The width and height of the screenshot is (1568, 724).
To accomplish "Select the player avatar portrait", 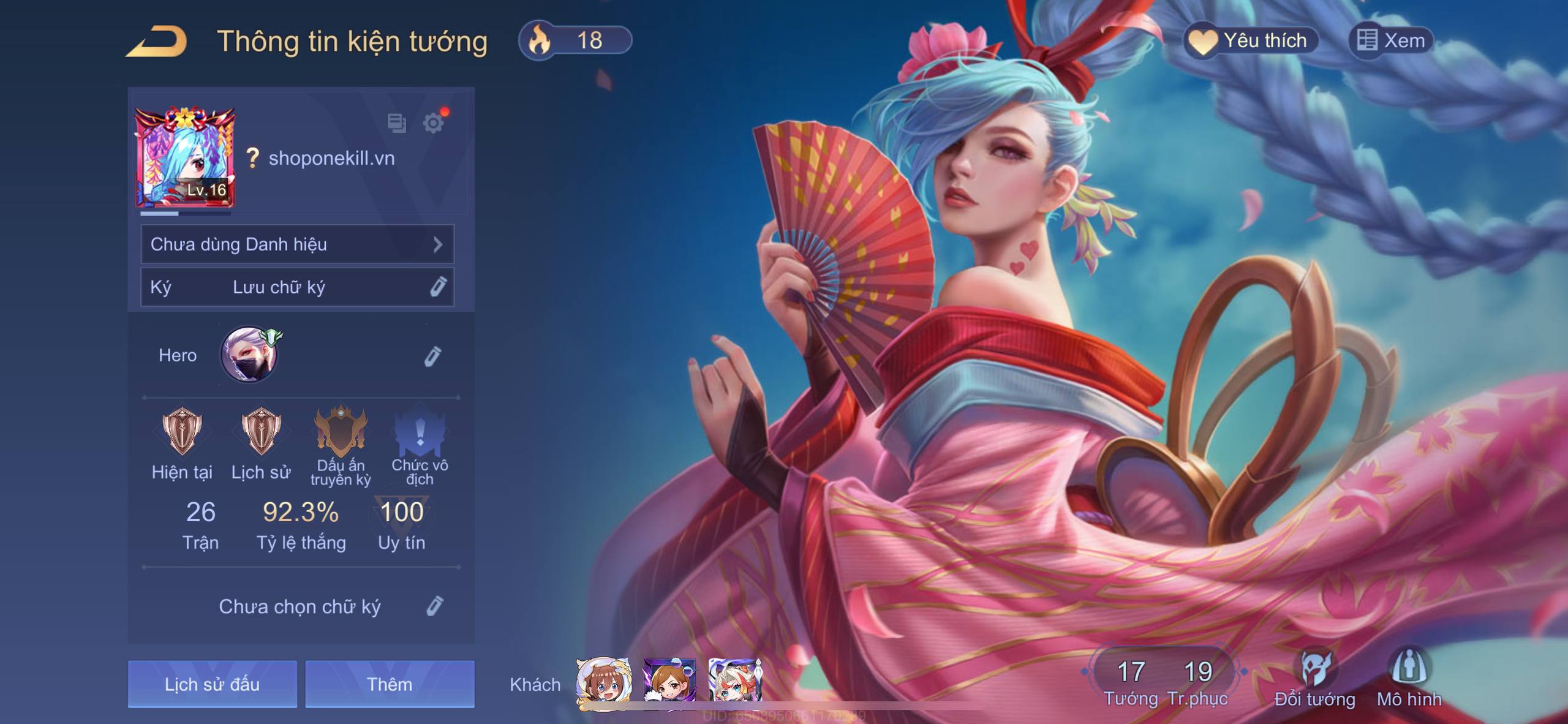I will tap(184, 157).
